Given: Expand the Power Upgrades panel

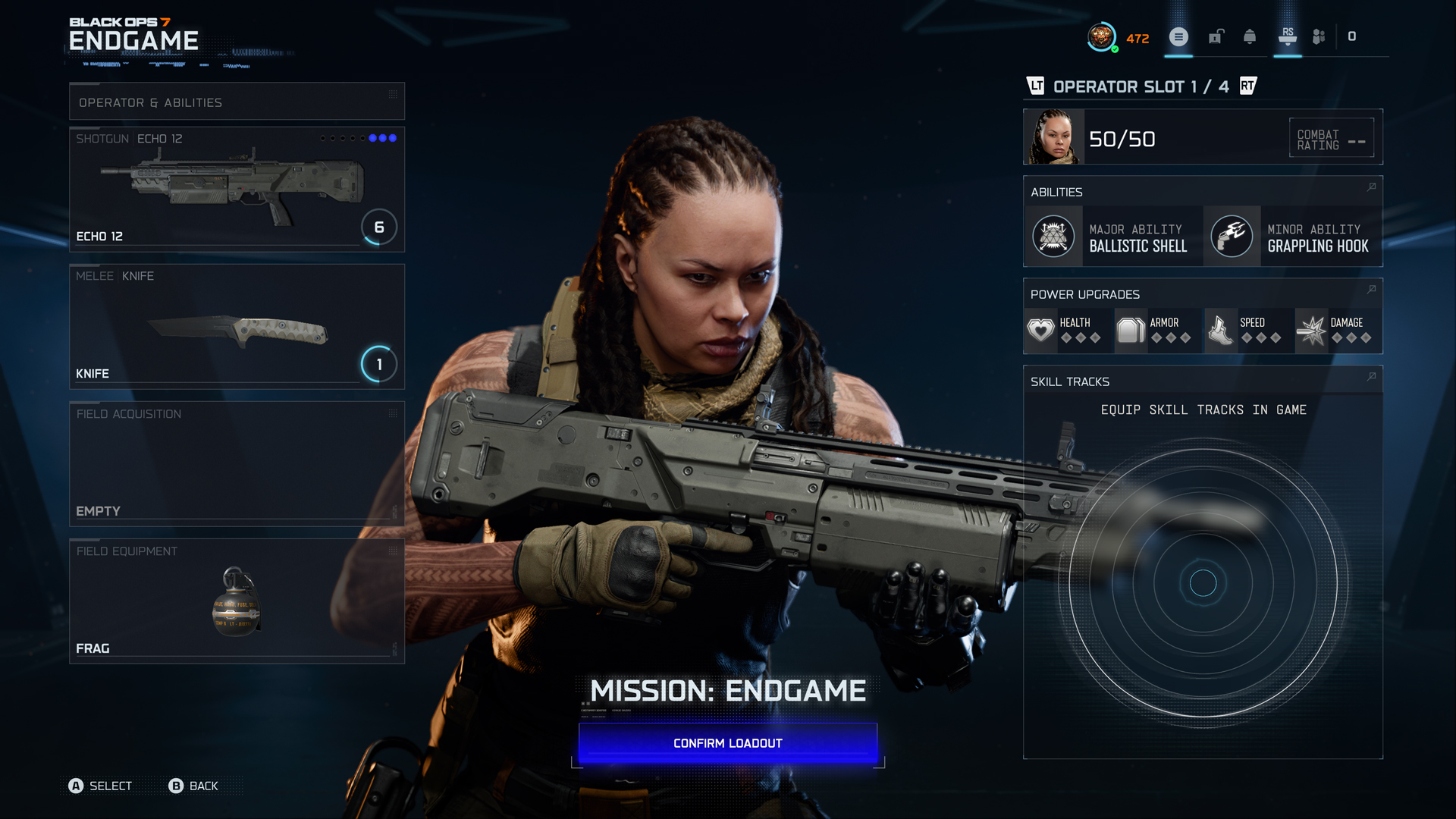Looking at the screenshot, I should point(1370,289).
